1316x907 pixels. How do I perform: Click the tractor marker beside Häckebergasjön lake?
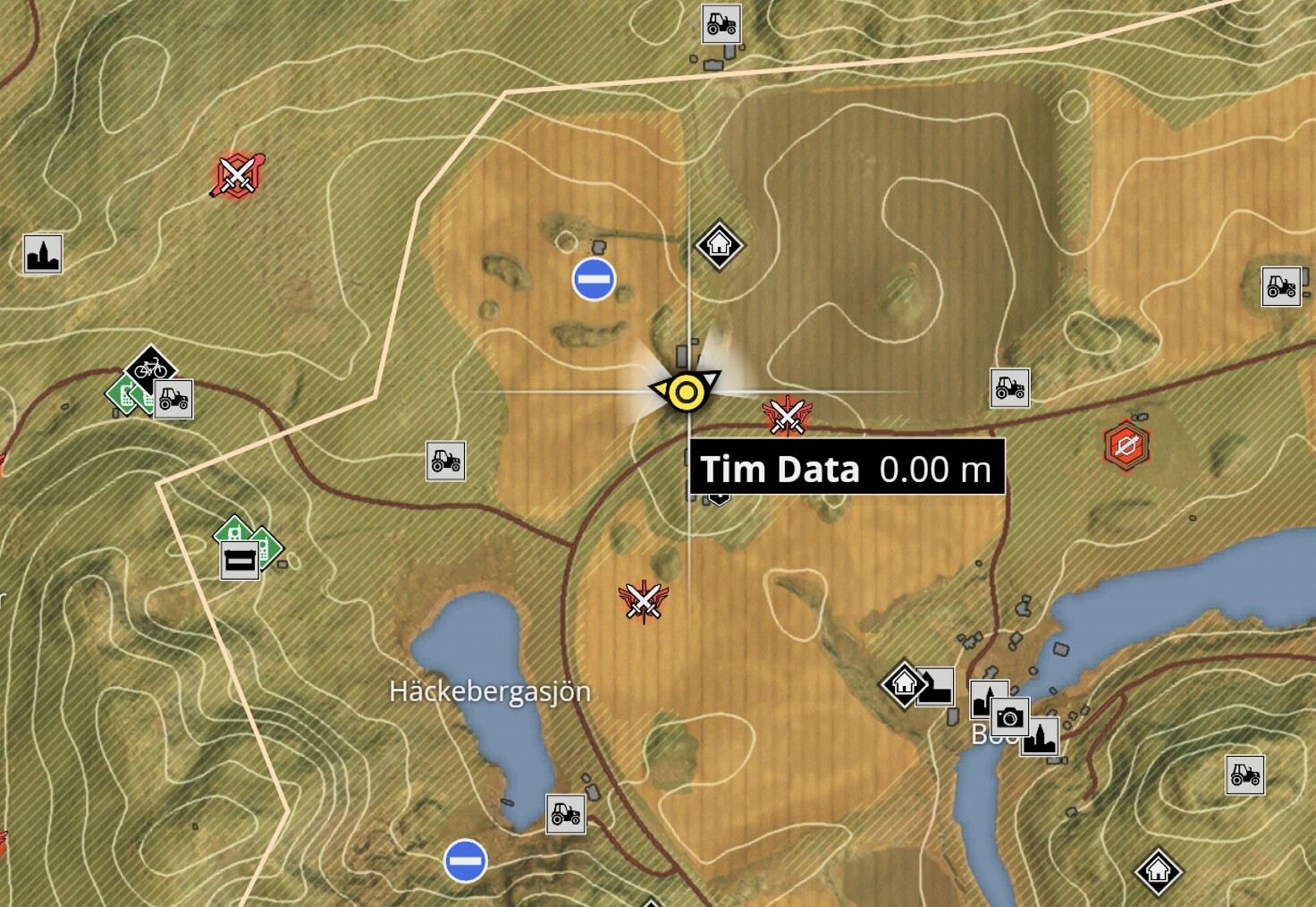point(565,814)
